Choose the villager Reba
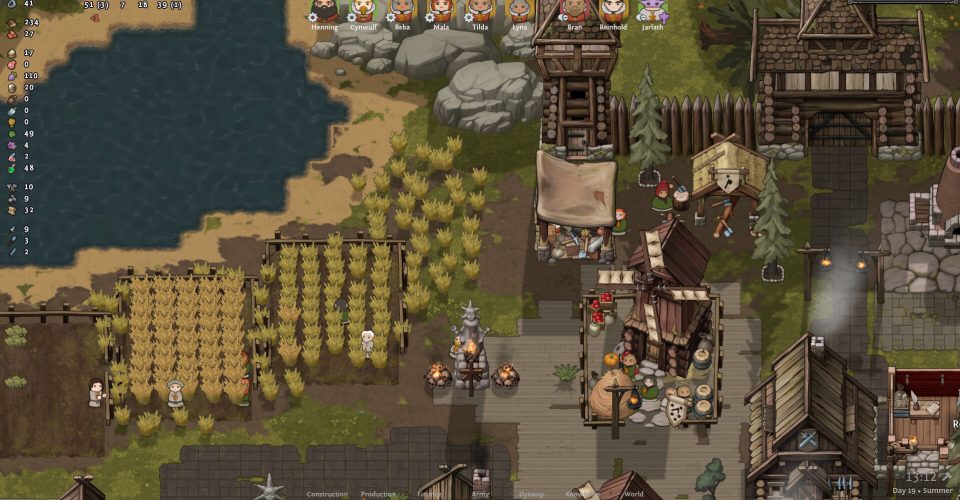Image resolution: width=960 pixels, height=500 pixels. click(402, 11)
